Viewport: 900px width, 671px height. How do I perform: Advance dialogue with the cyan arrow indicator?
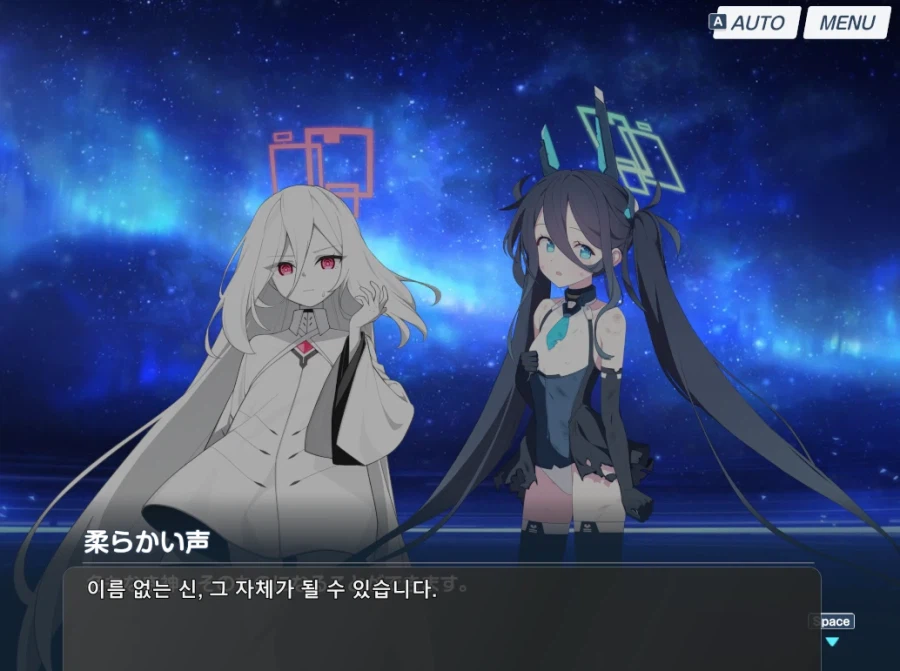click(831, 641)
